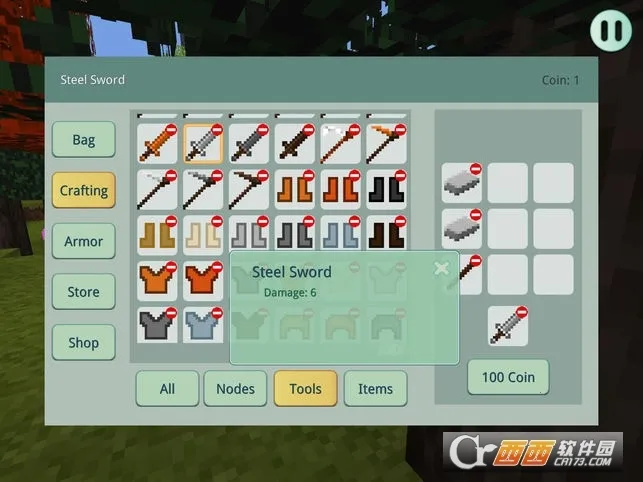
Task: Select the light blue boots recipe
Action: point(340,235)
